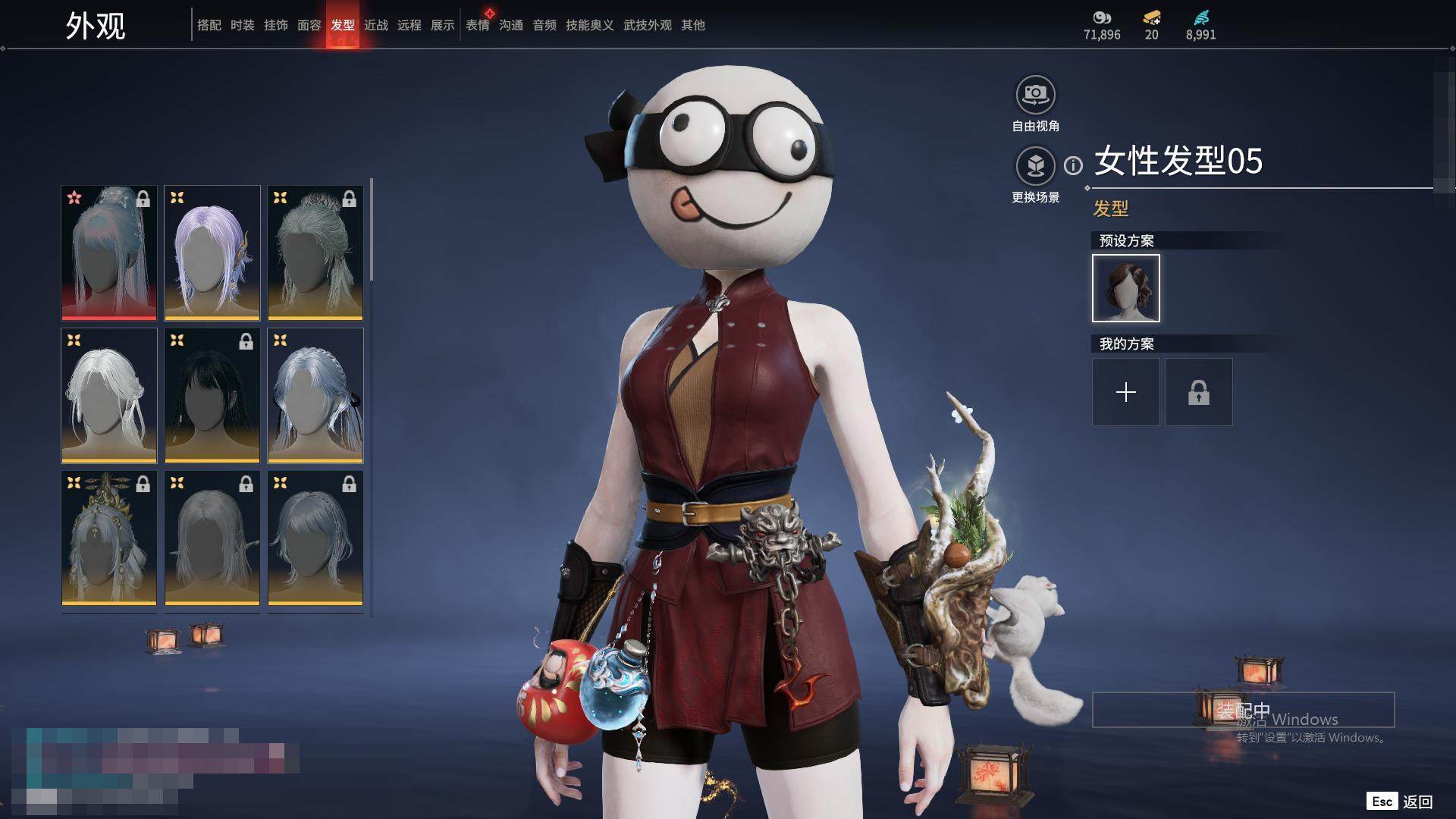
Task: Click the 更换场景 scene change button
Action: [1035, 166]
